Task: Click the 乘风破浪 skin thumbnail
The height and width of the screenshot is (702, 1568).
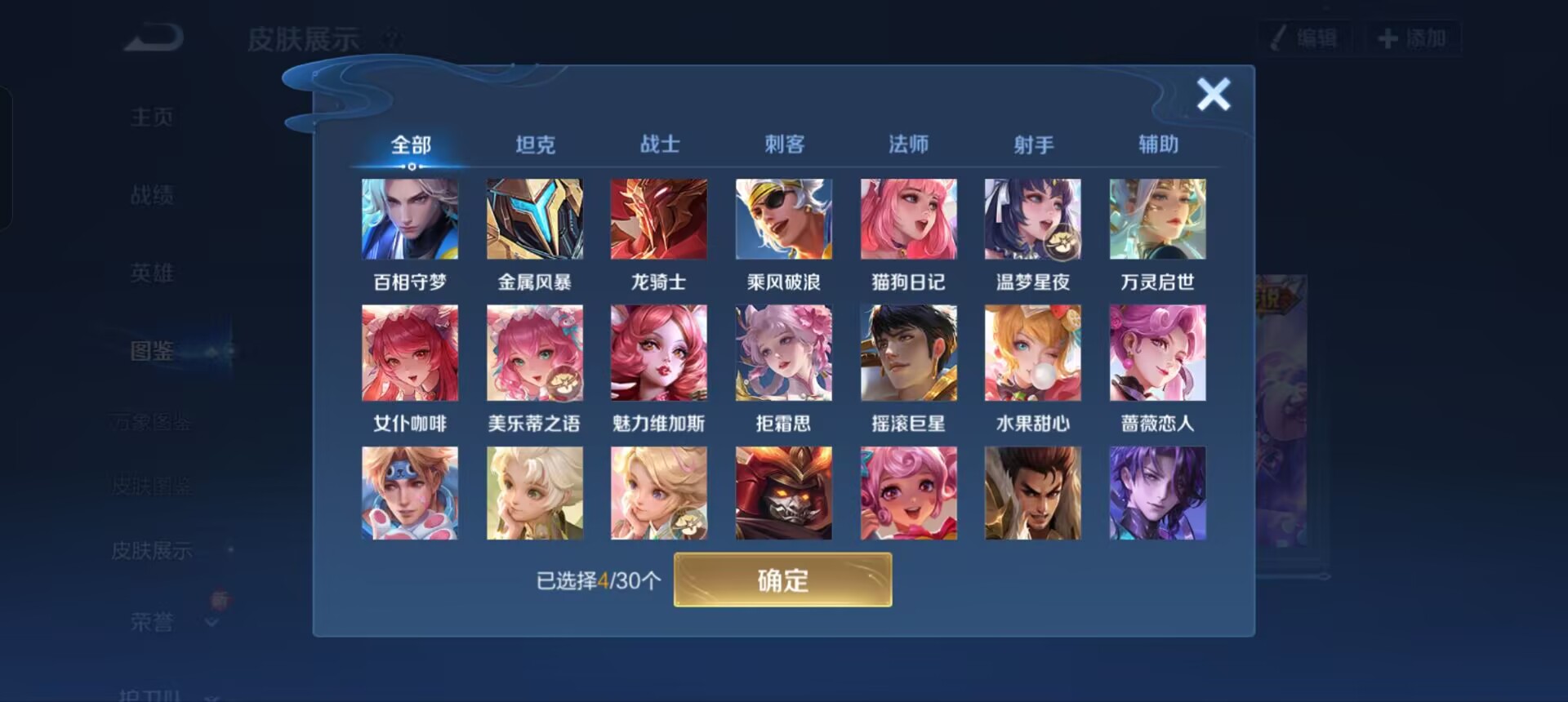Action: point(783,218)
